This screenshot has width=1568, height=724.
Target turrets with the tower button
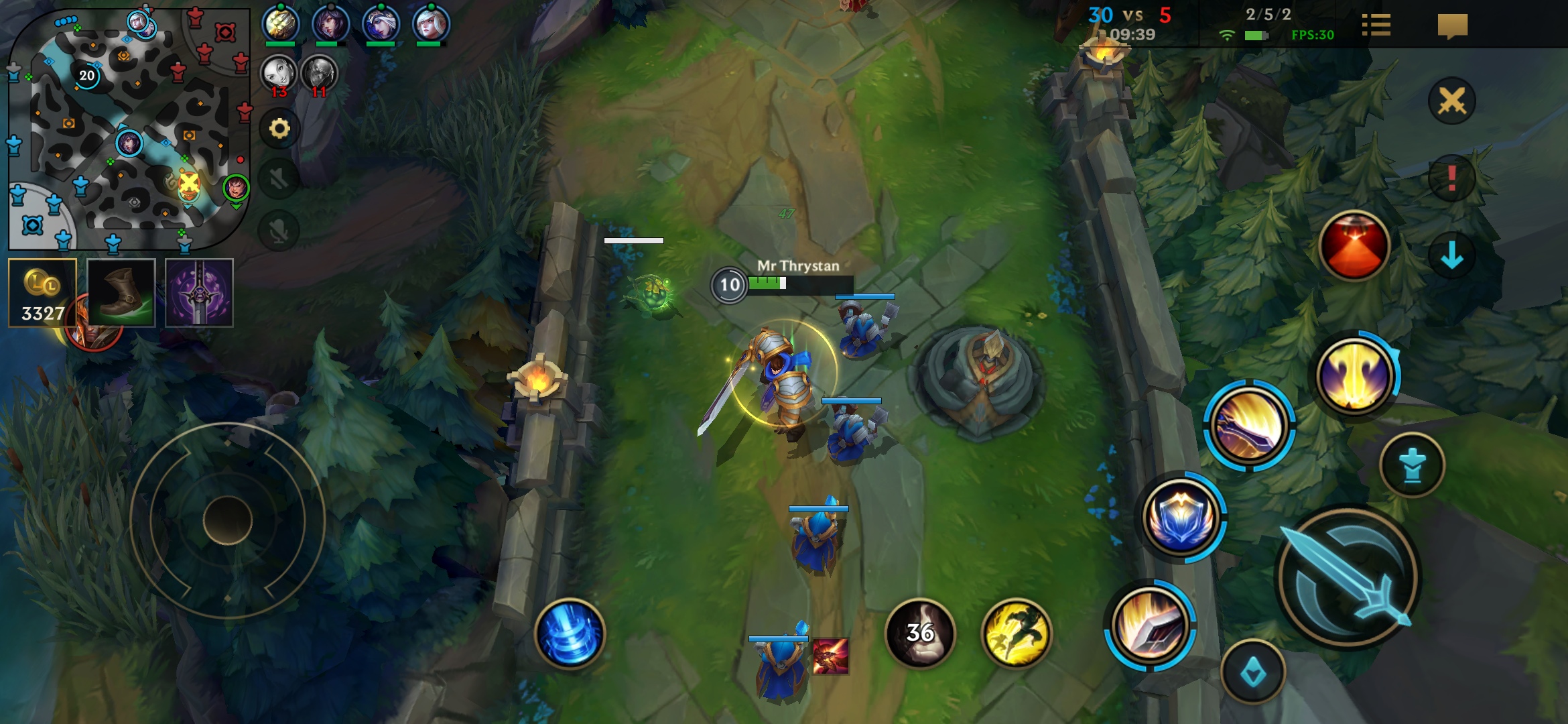pyautogui.click(x=1412, y=465)
